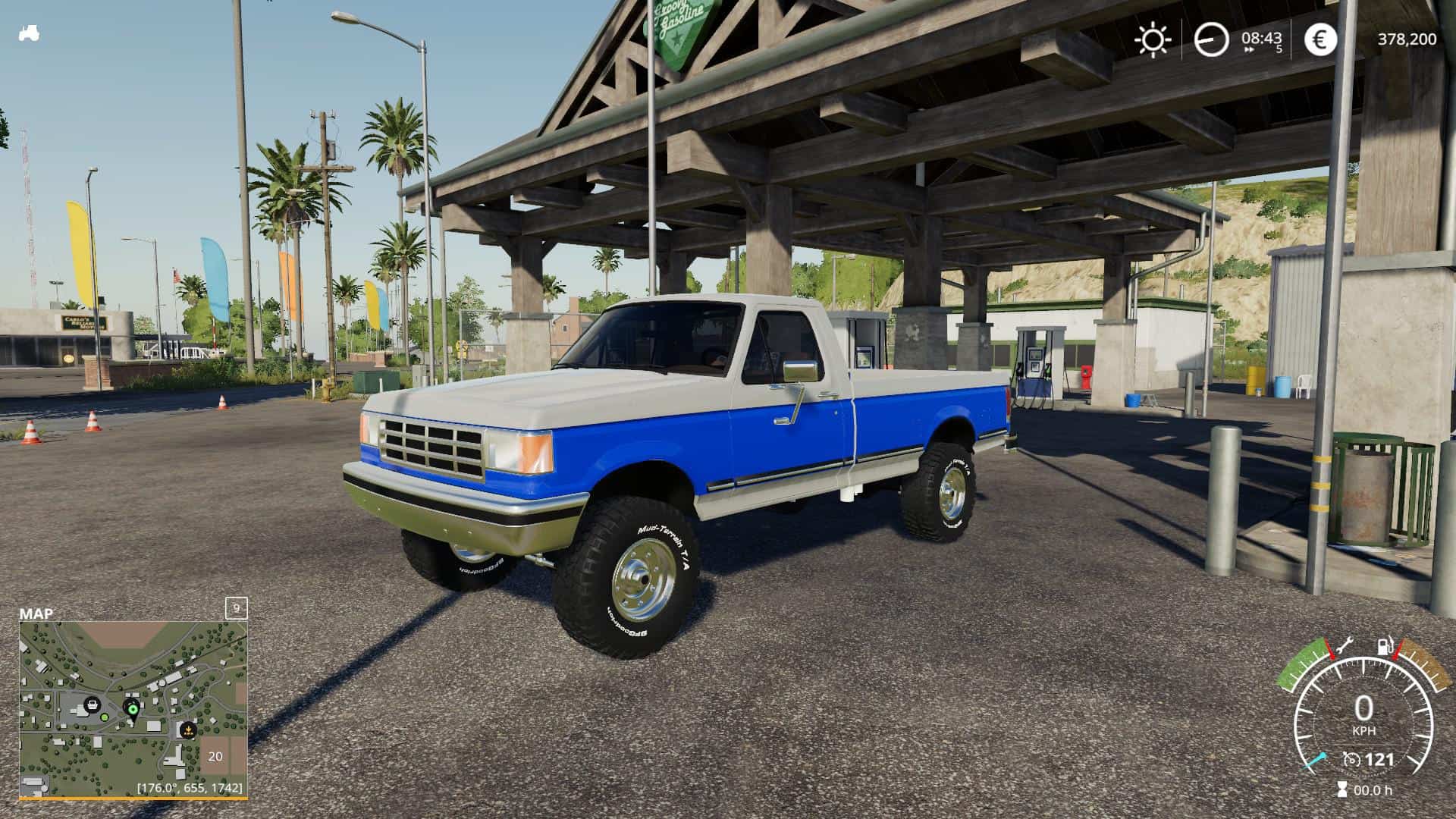Click the fuel pump gauge icon
The image size is (1456, 819).
1385,645
